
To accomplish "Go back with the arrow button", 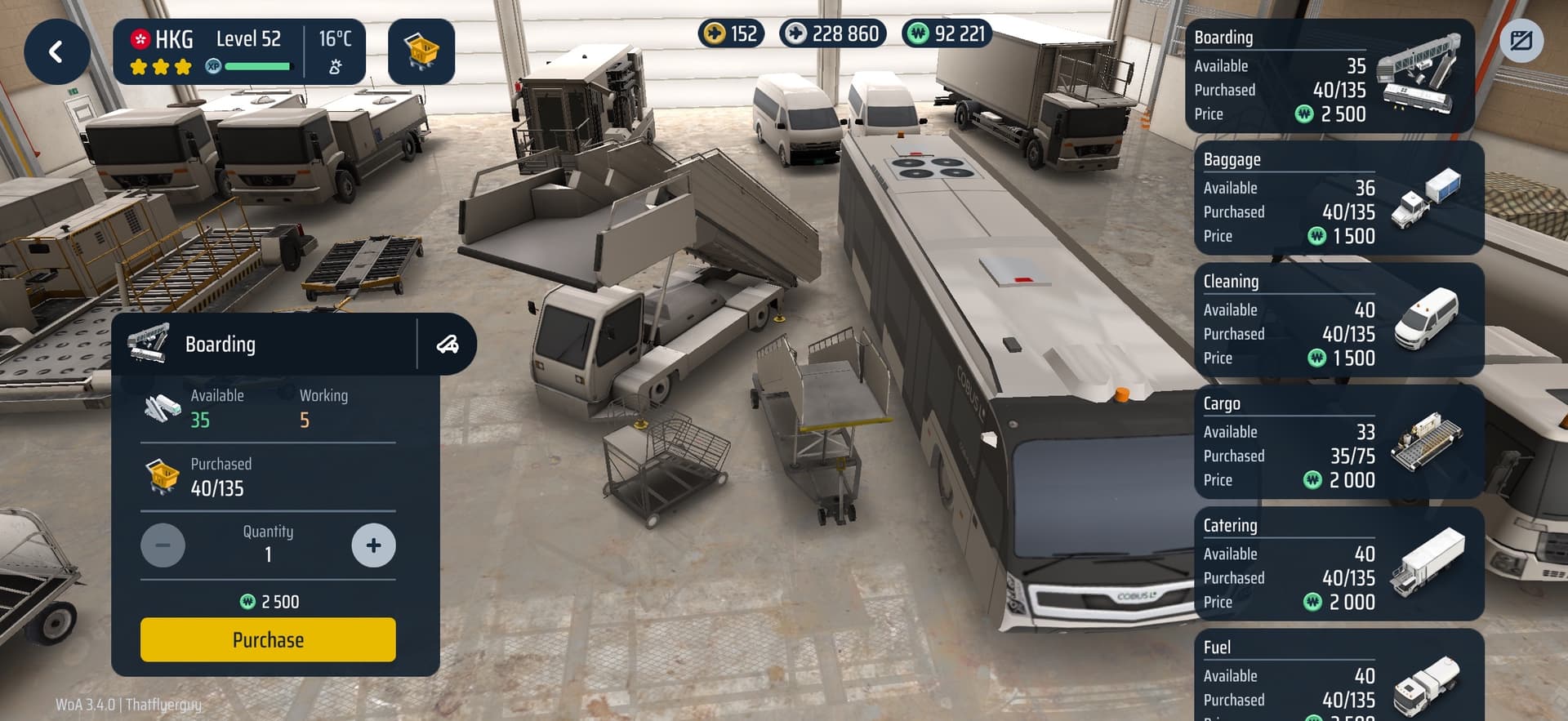I will pos(56,52).
